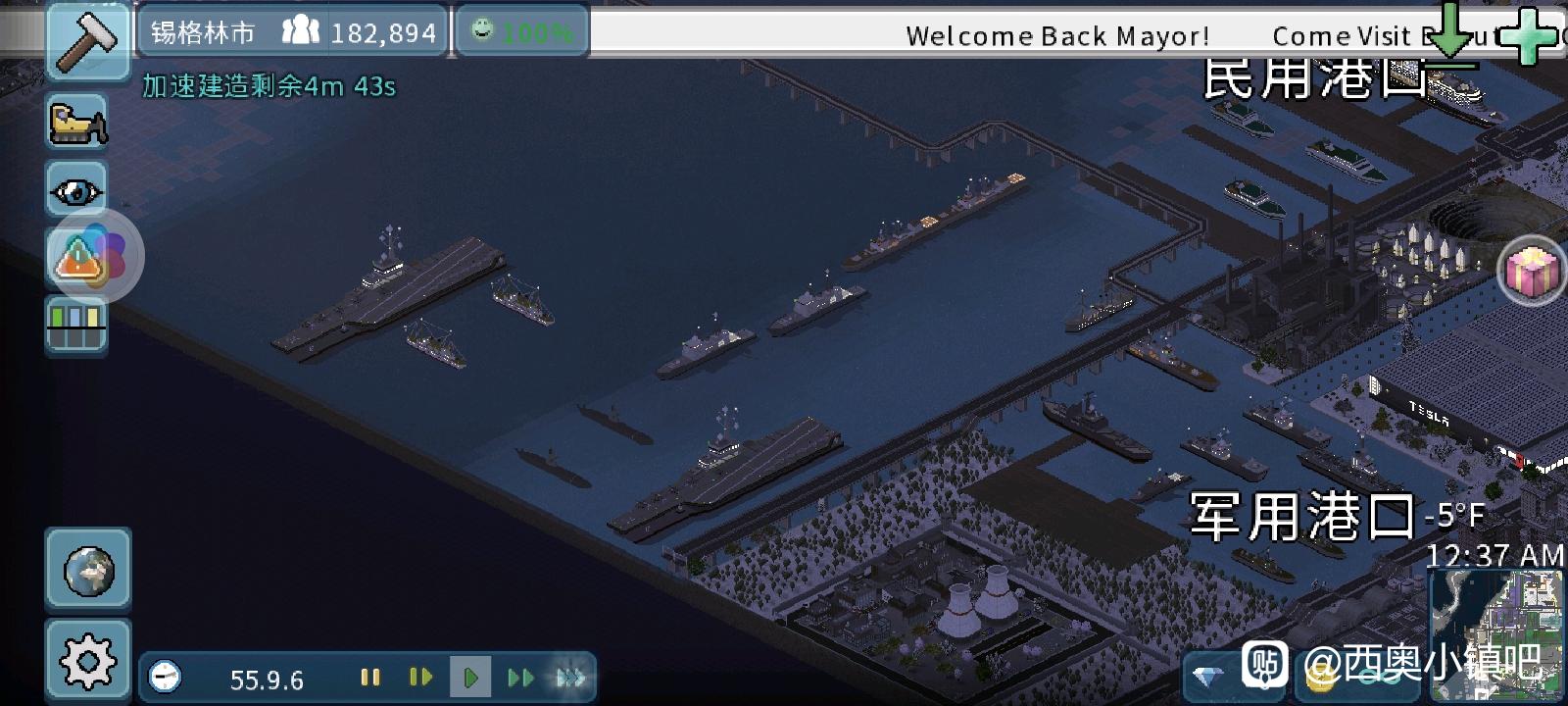Activate triple-arrow fastest speed

(570, 678)
